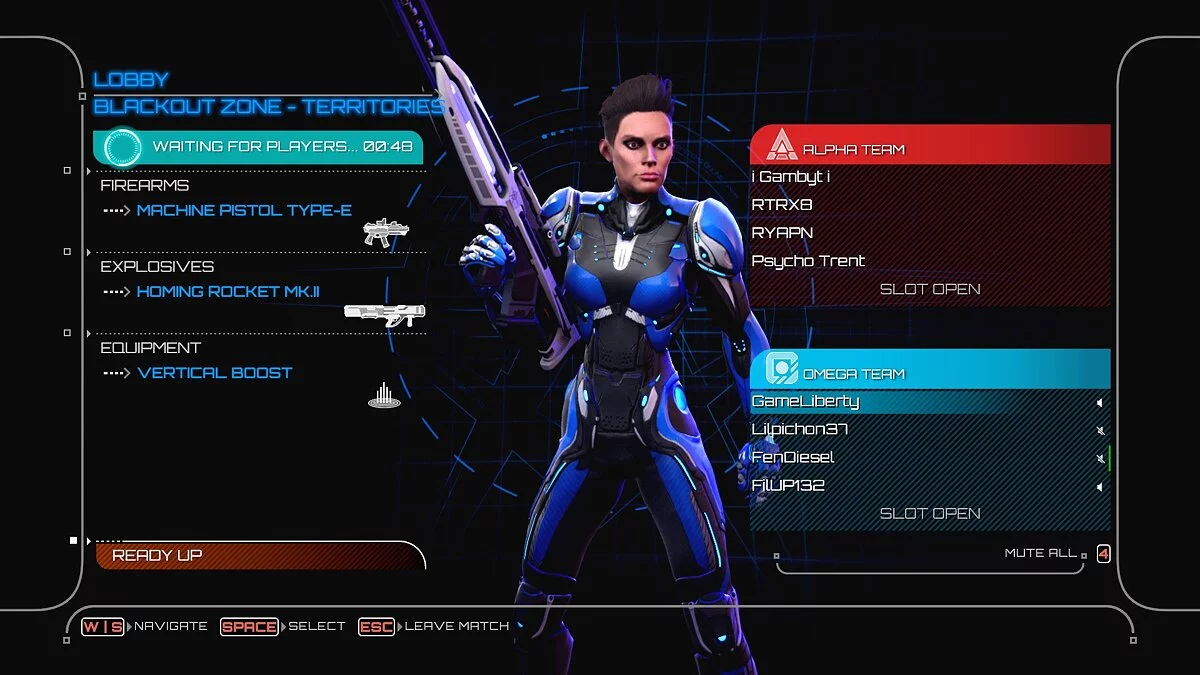Toggle the speaker icon beside FilUP132
The height and width of the screenshot is (675, 1200).
1099,487
